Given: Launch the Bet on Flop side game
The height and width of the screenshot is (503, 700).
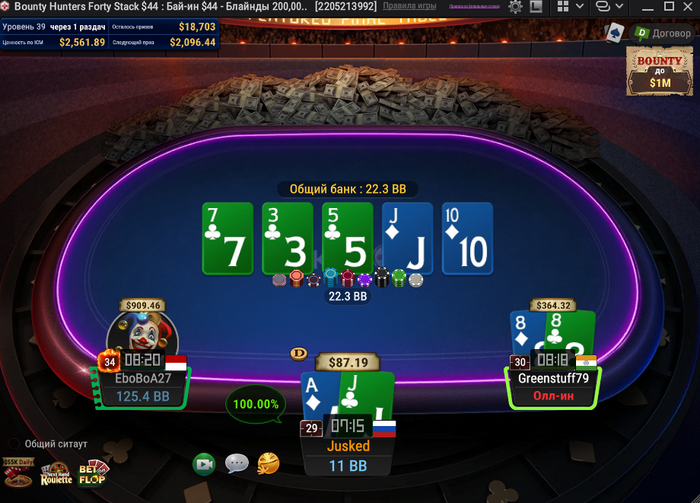Looking at the screenshot, I should point(93,473).
